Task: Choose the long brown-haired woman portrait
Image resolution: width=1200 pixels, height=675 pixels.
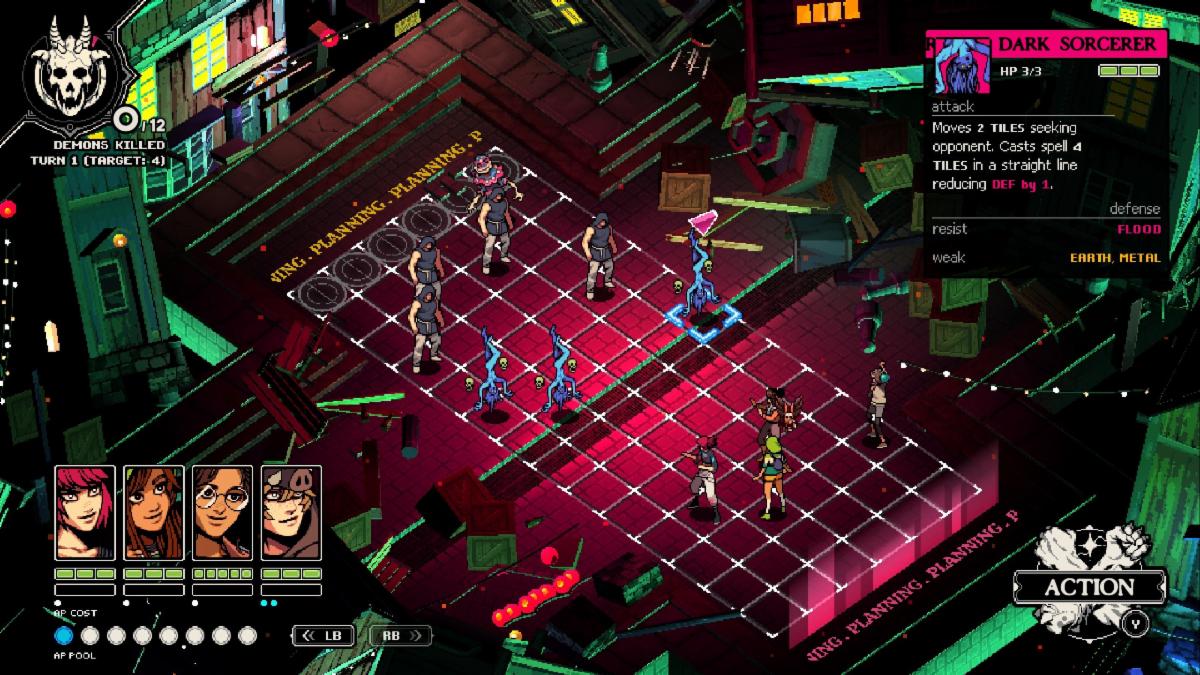Action: tap(154, 512)
